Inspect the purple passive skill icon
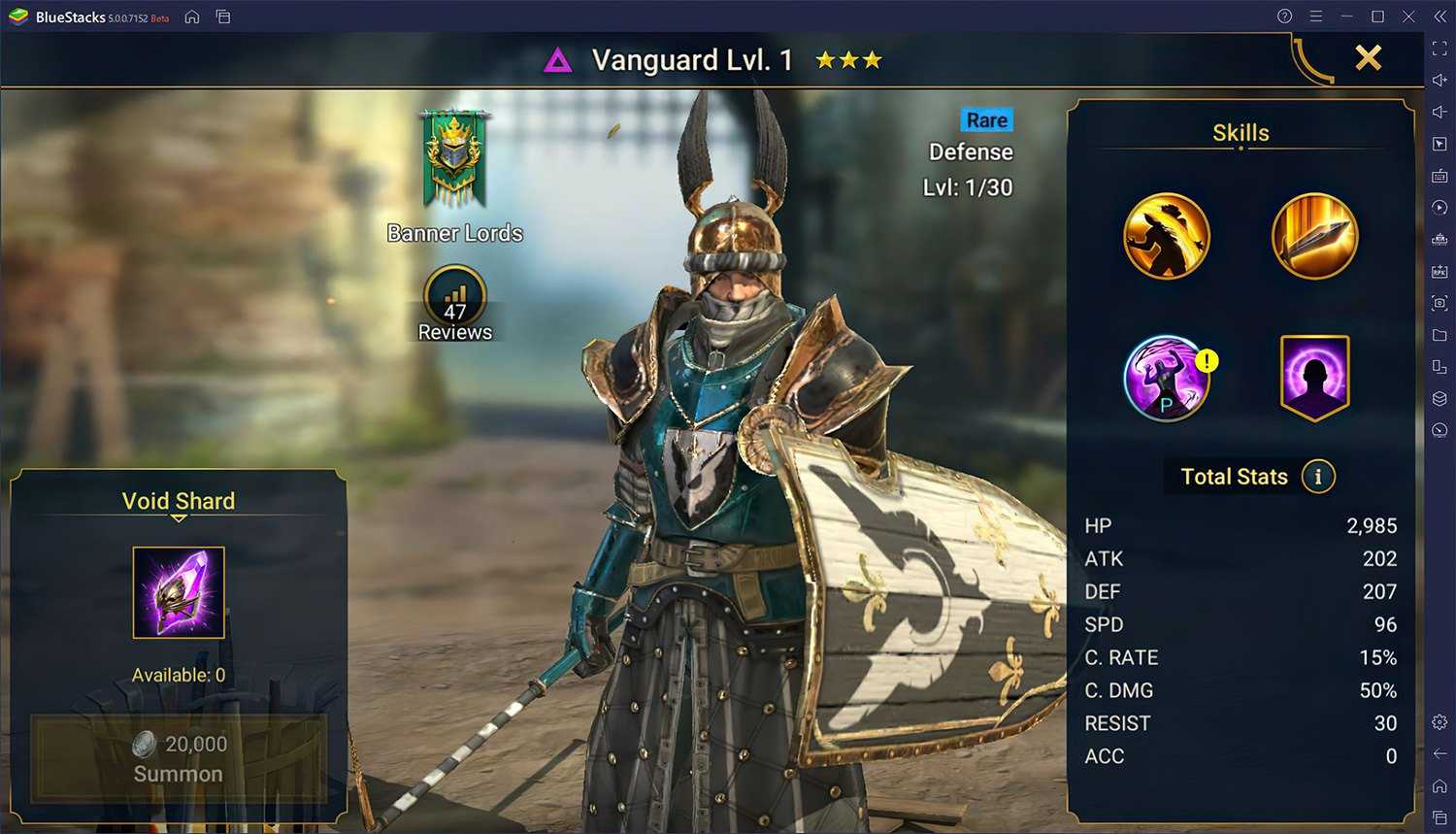1456x834 pixels. [1167, 378]
